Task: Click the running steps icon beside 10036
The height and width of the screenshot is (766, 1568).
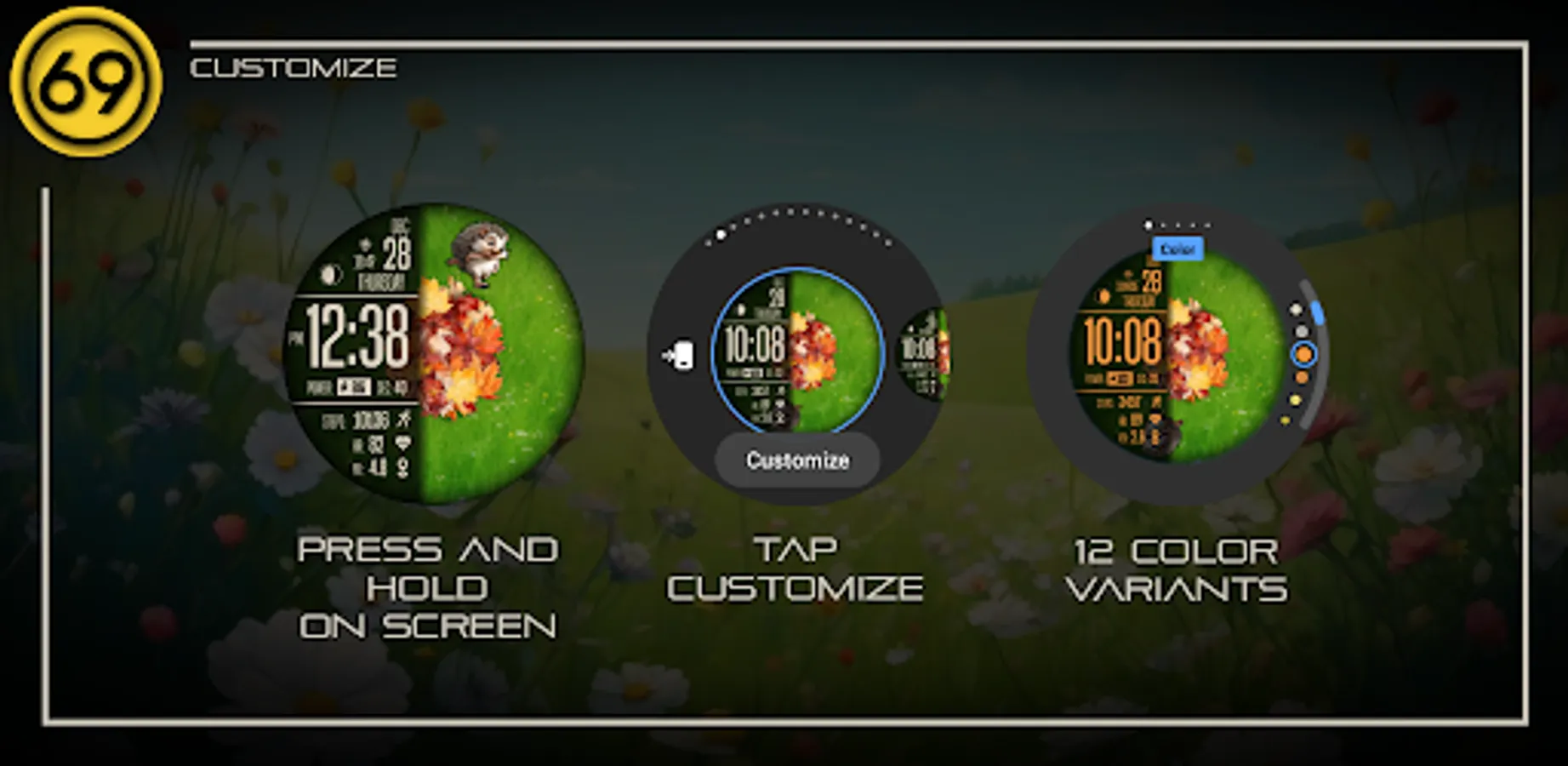Action: (x=403, y=418)
